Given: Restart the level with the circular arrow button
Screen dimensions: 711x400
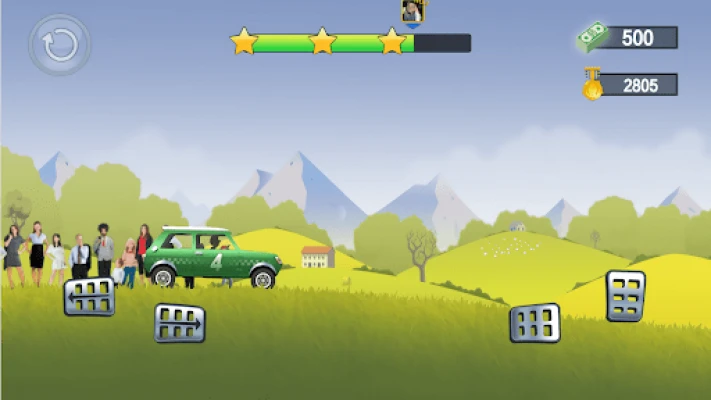Looking at the screenshot, I should (59, 45).
